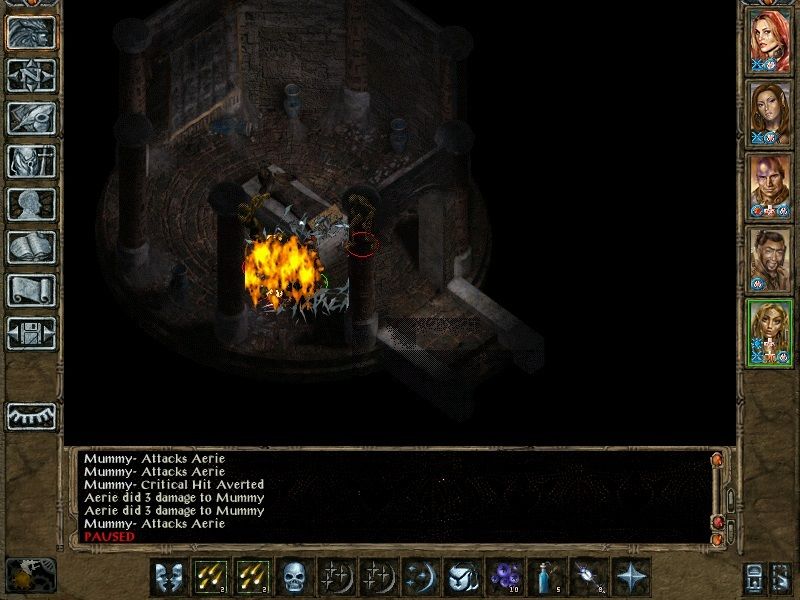Open the mage spellbook
Image resolution: width=800 pixels, height=600 pixels.
coord(31,247)
